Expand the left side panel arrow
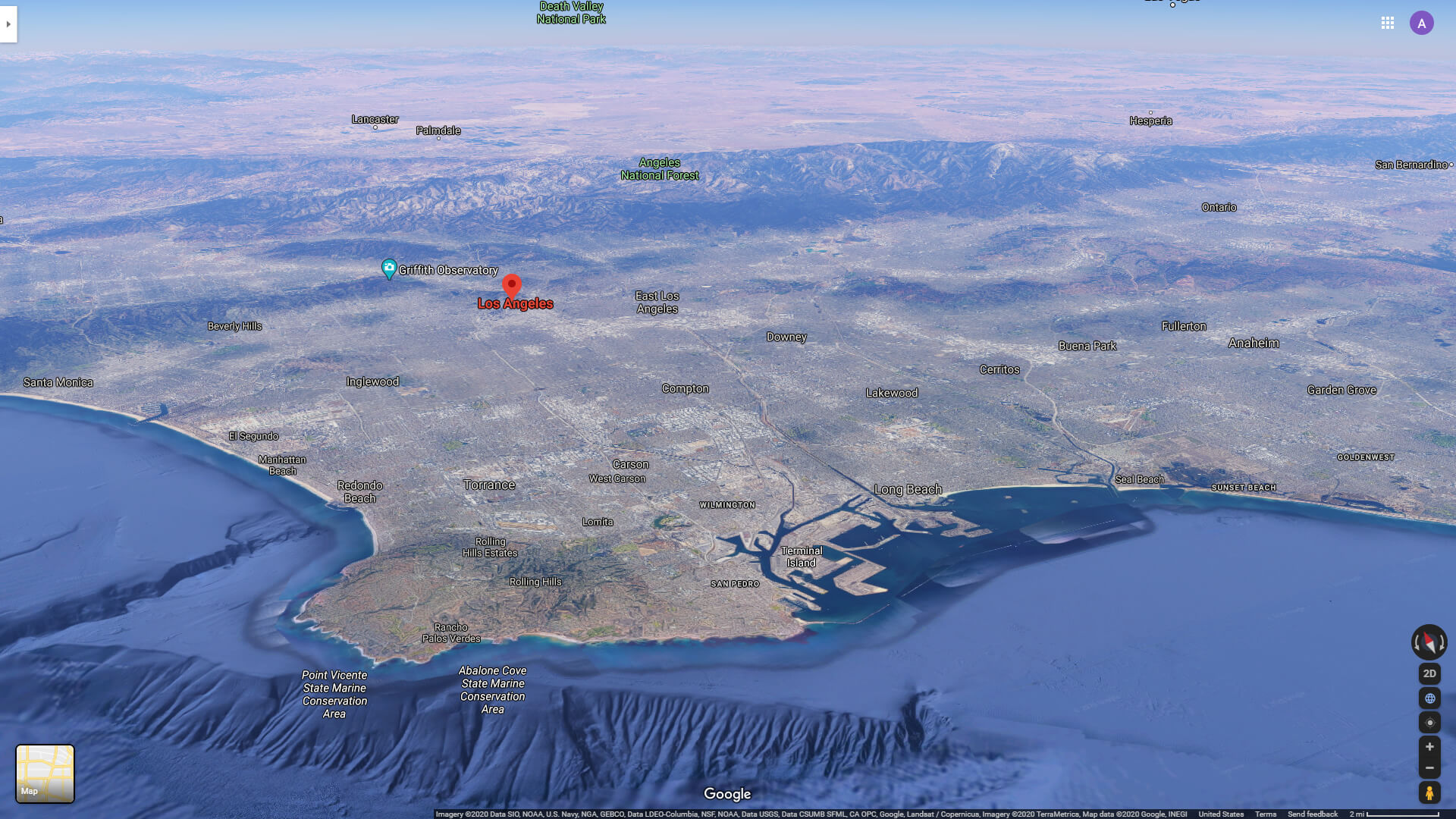 coord(8,24)
